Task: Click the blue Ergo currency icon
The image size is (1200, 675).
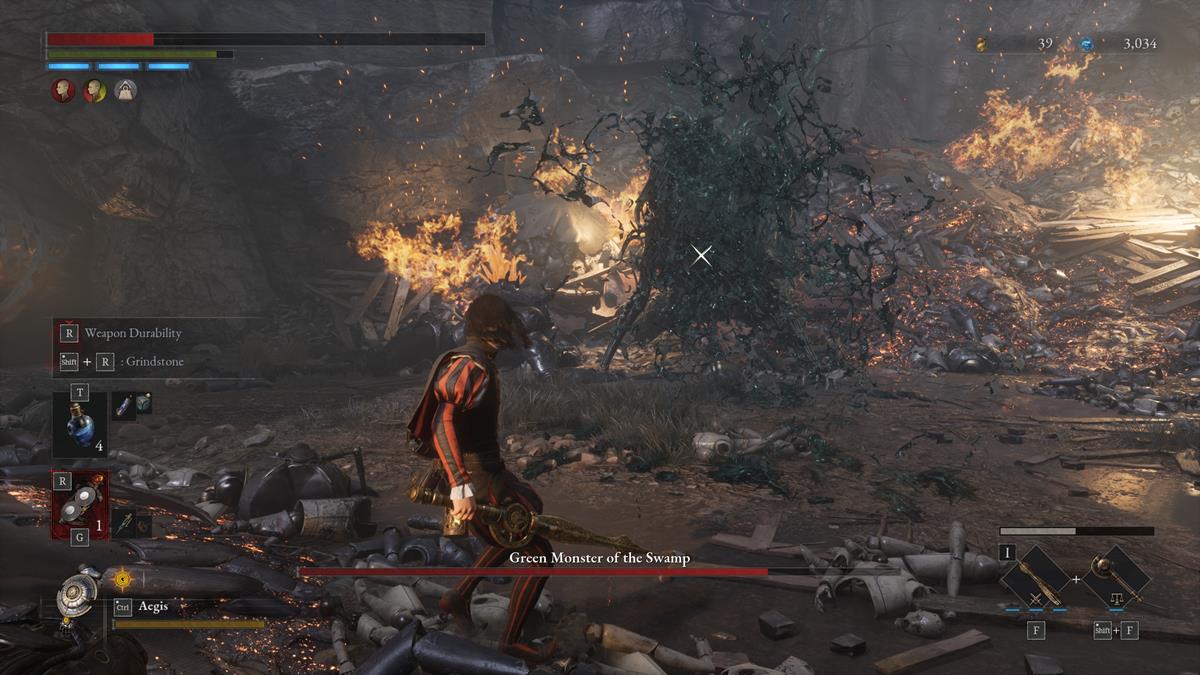Action: tap(1087, 44)
